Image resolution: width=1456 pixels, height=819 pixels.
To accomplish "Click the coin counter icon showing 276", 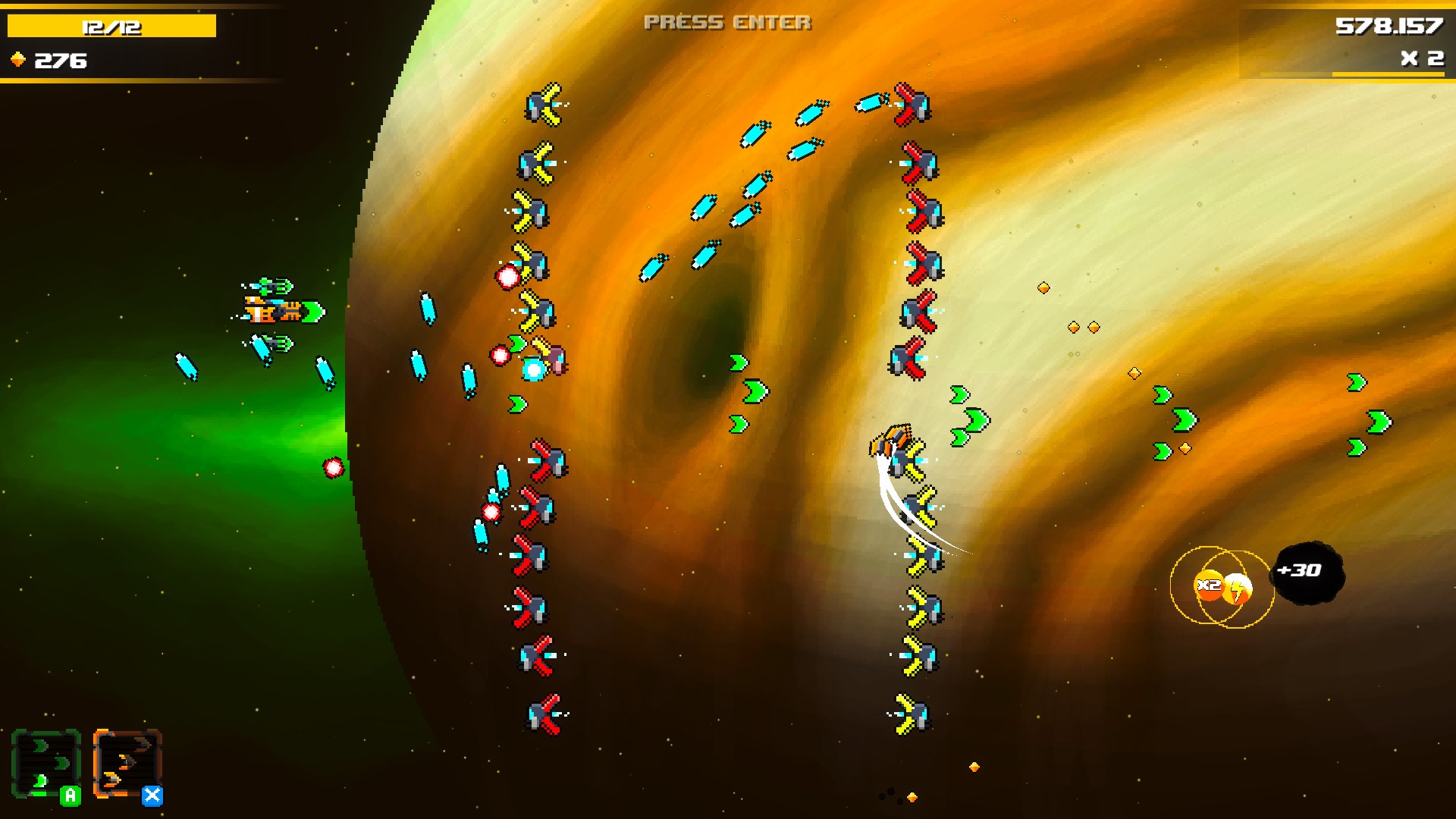I will [18, 58].
